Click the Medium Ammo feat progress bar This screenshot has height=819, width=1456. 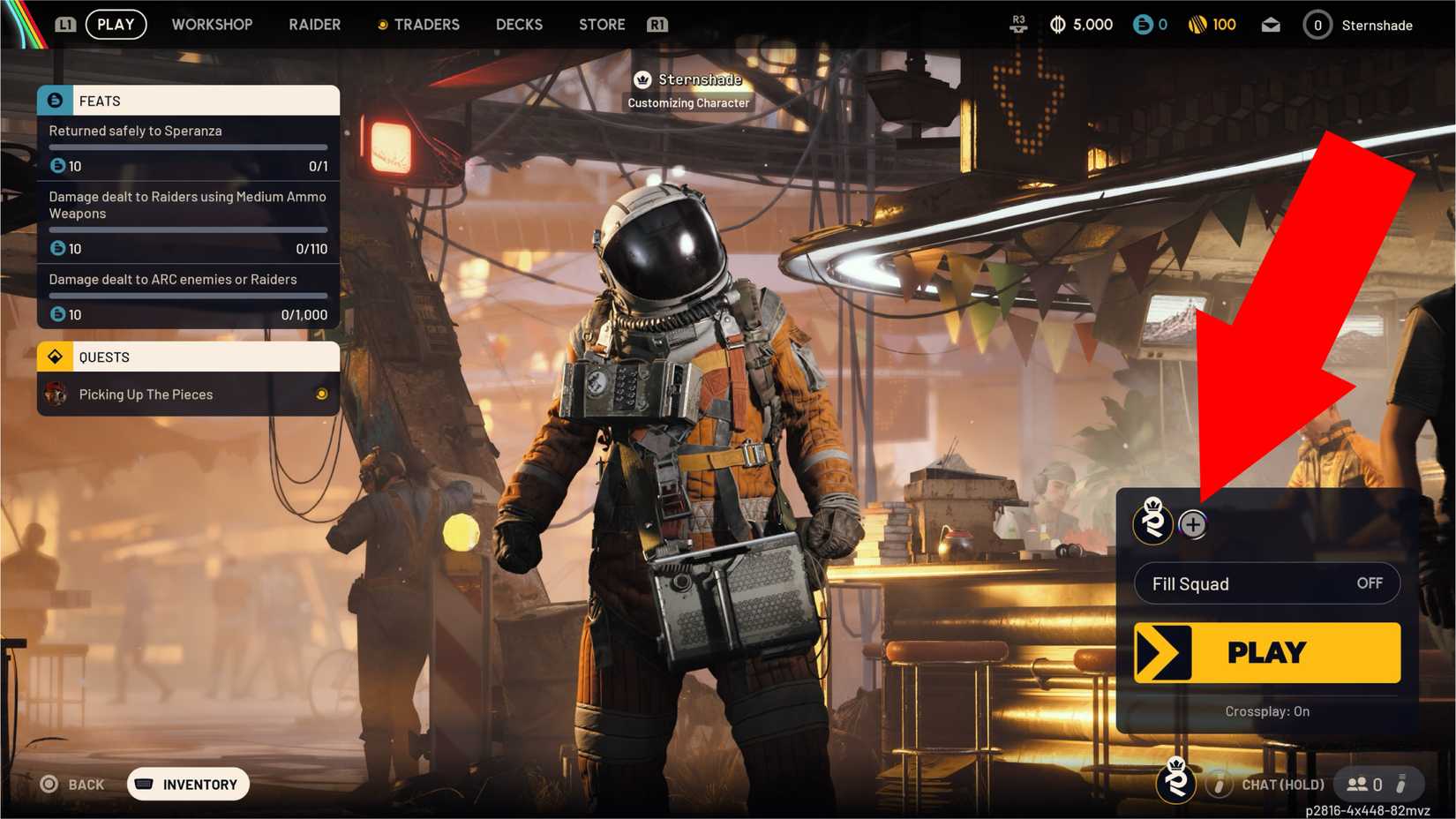click(x=187, y=229)
